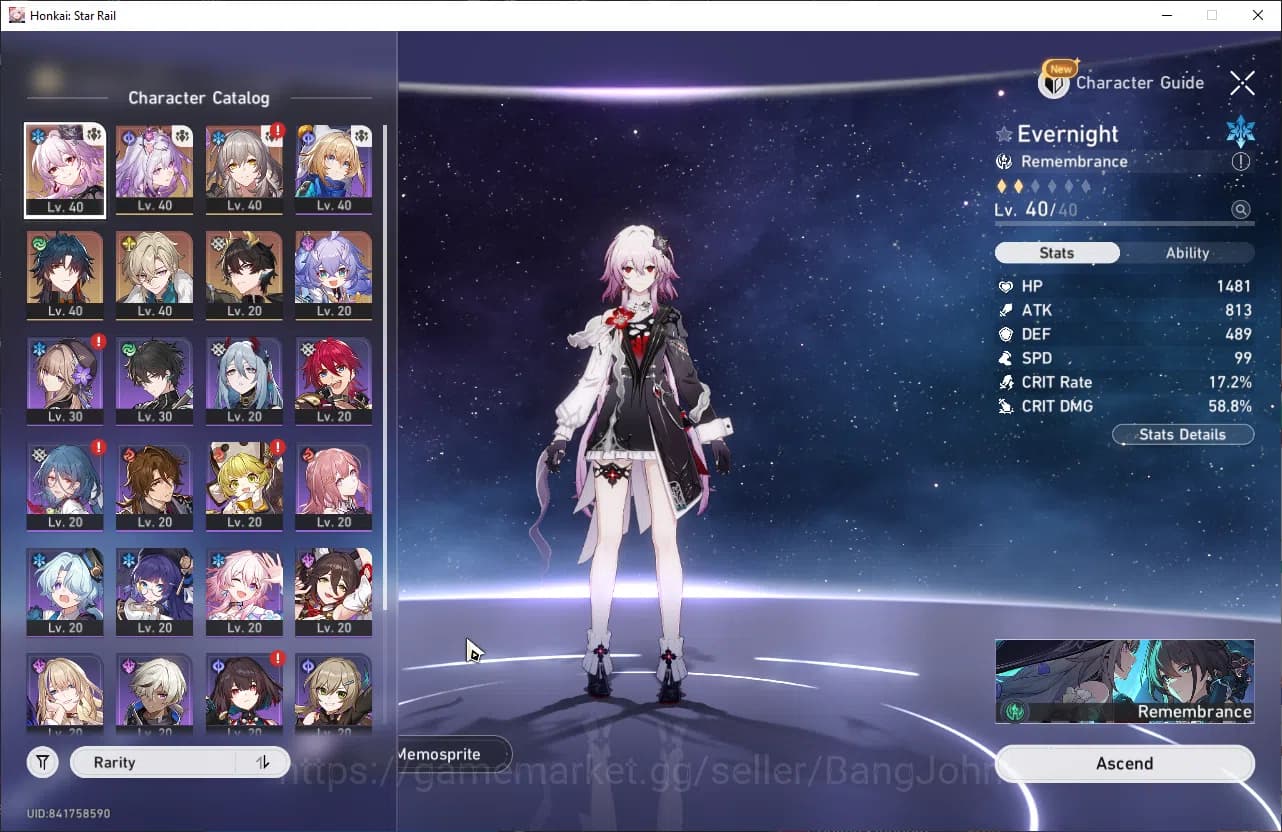Open Stats Details
Viewport: 1282px width, 832px height.
[1182, 434]
